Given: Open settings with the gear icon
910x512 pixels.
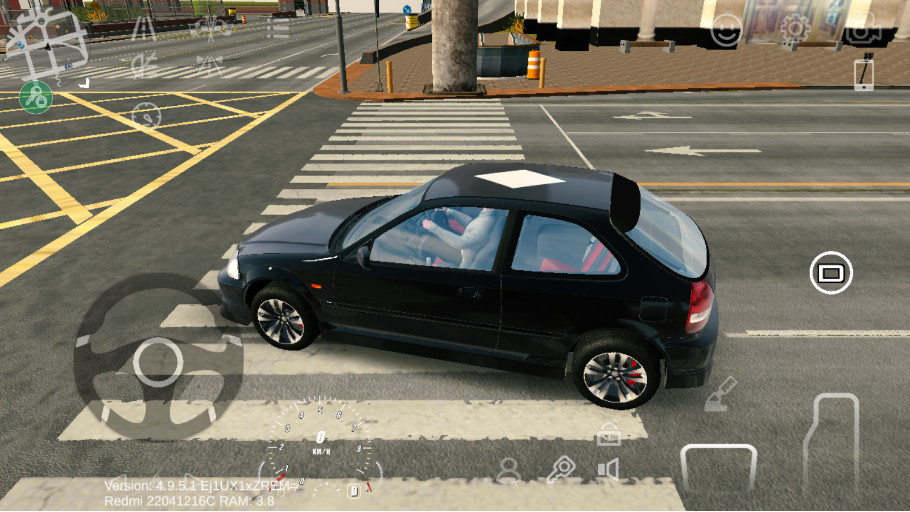Looking at the screenshot, I should pos(795,29).
